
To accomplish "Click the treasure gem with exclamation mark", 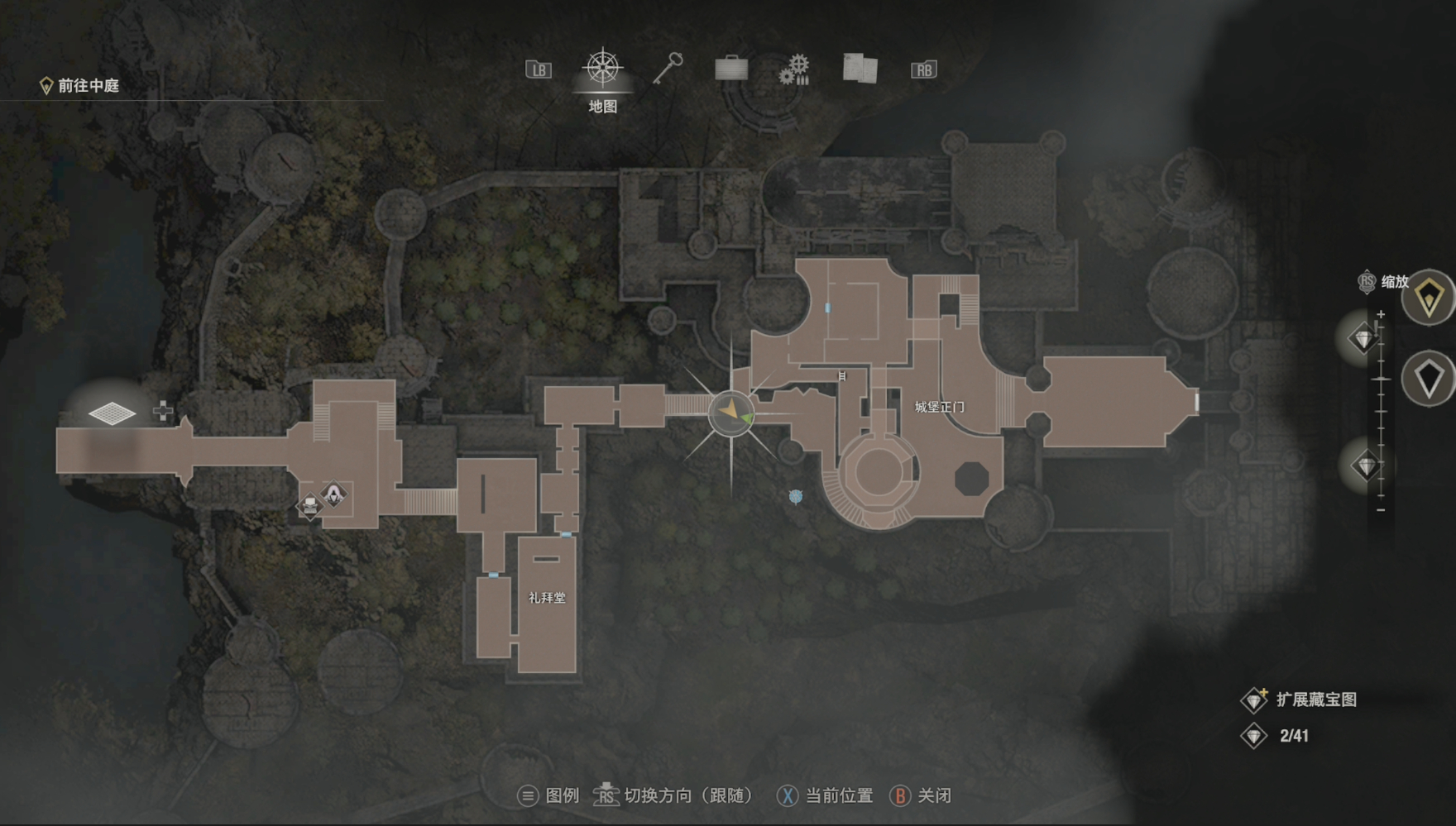I will (1363, 337).
